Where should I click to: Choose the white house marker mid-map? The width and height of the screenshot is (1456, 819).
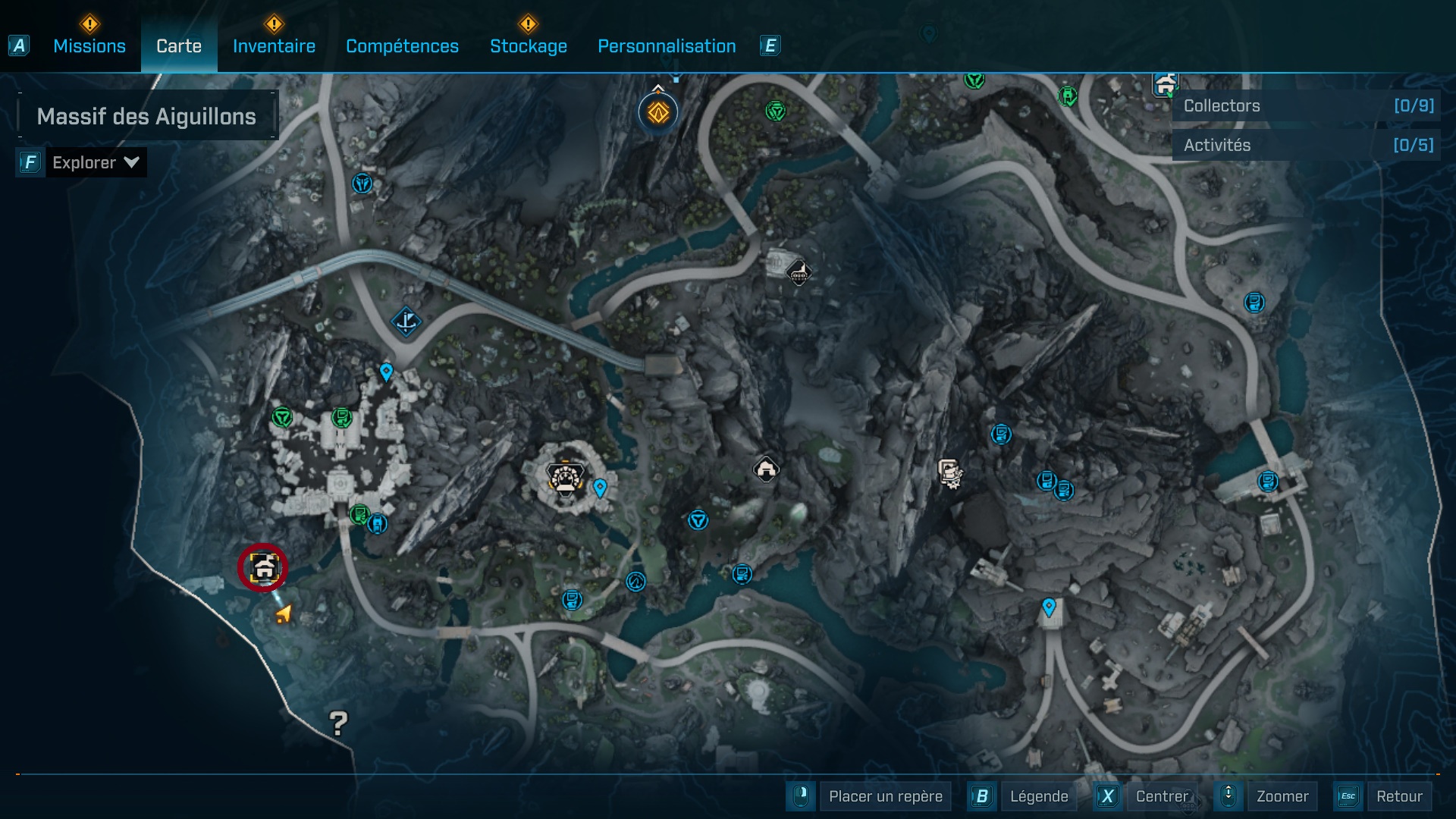766,469
